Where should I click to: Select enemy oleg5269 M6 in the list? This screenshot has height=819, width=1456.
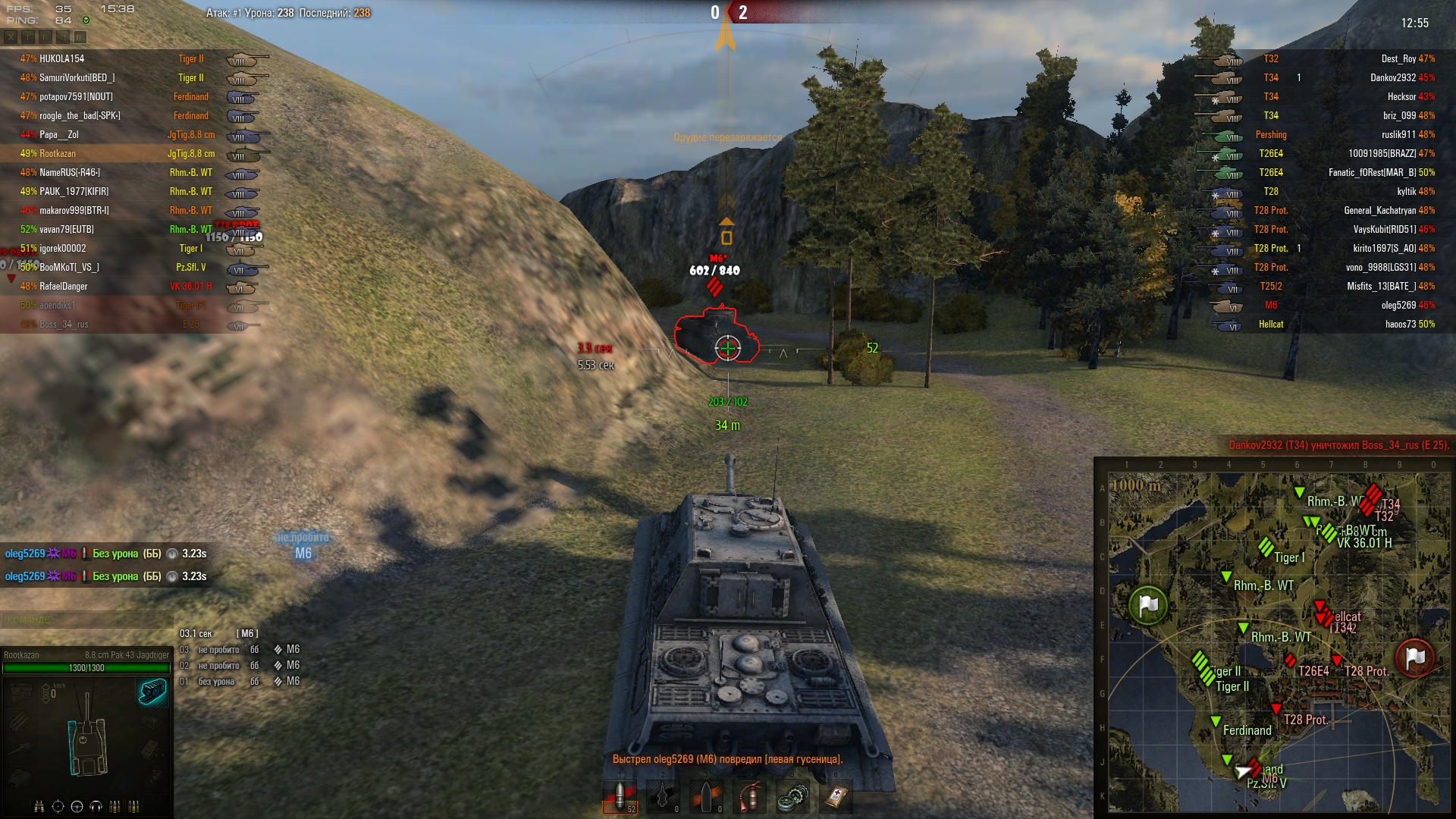coord(1398,306)
